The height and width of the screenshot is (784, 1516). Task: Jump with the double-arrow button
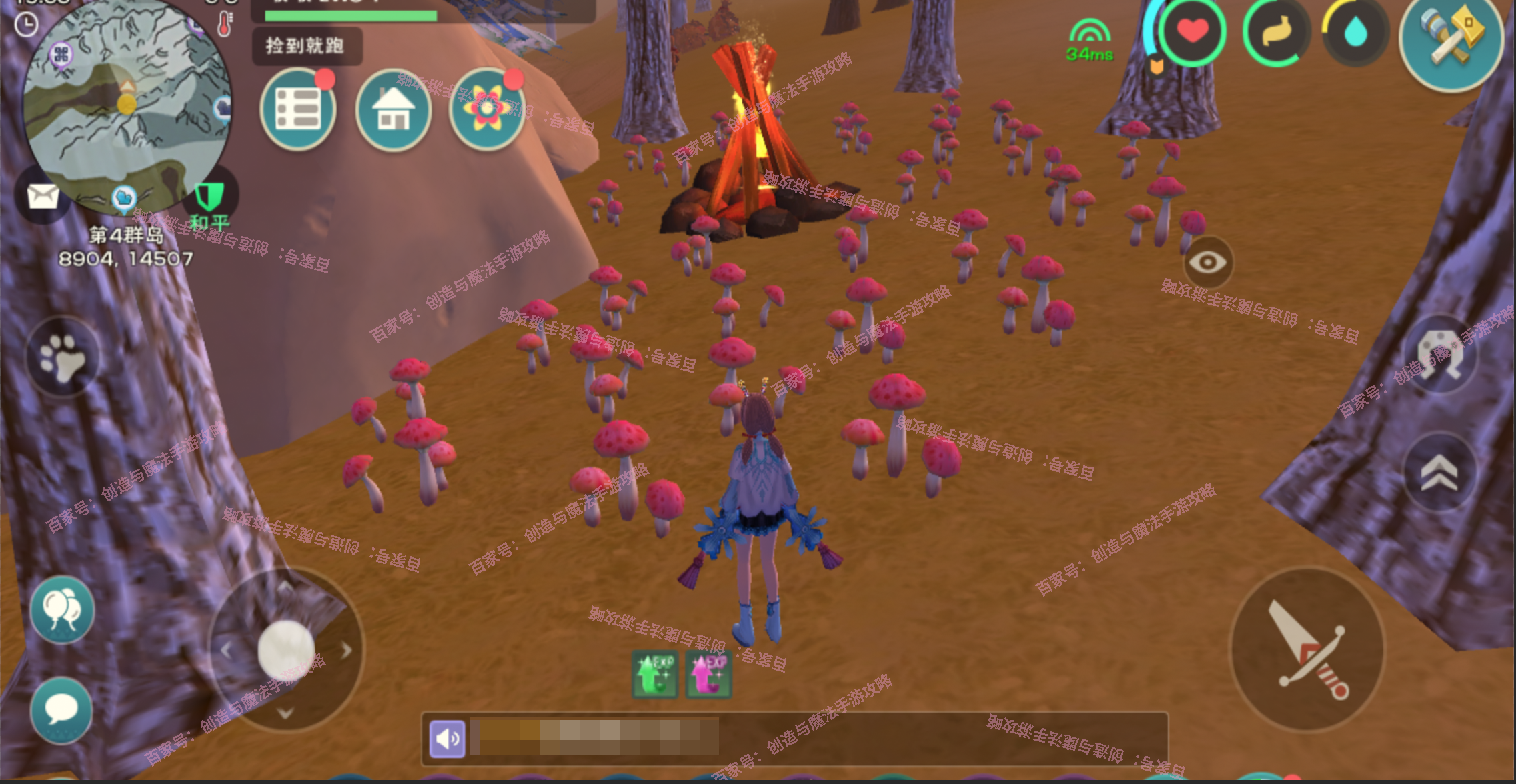click(x=1440, y=472)
